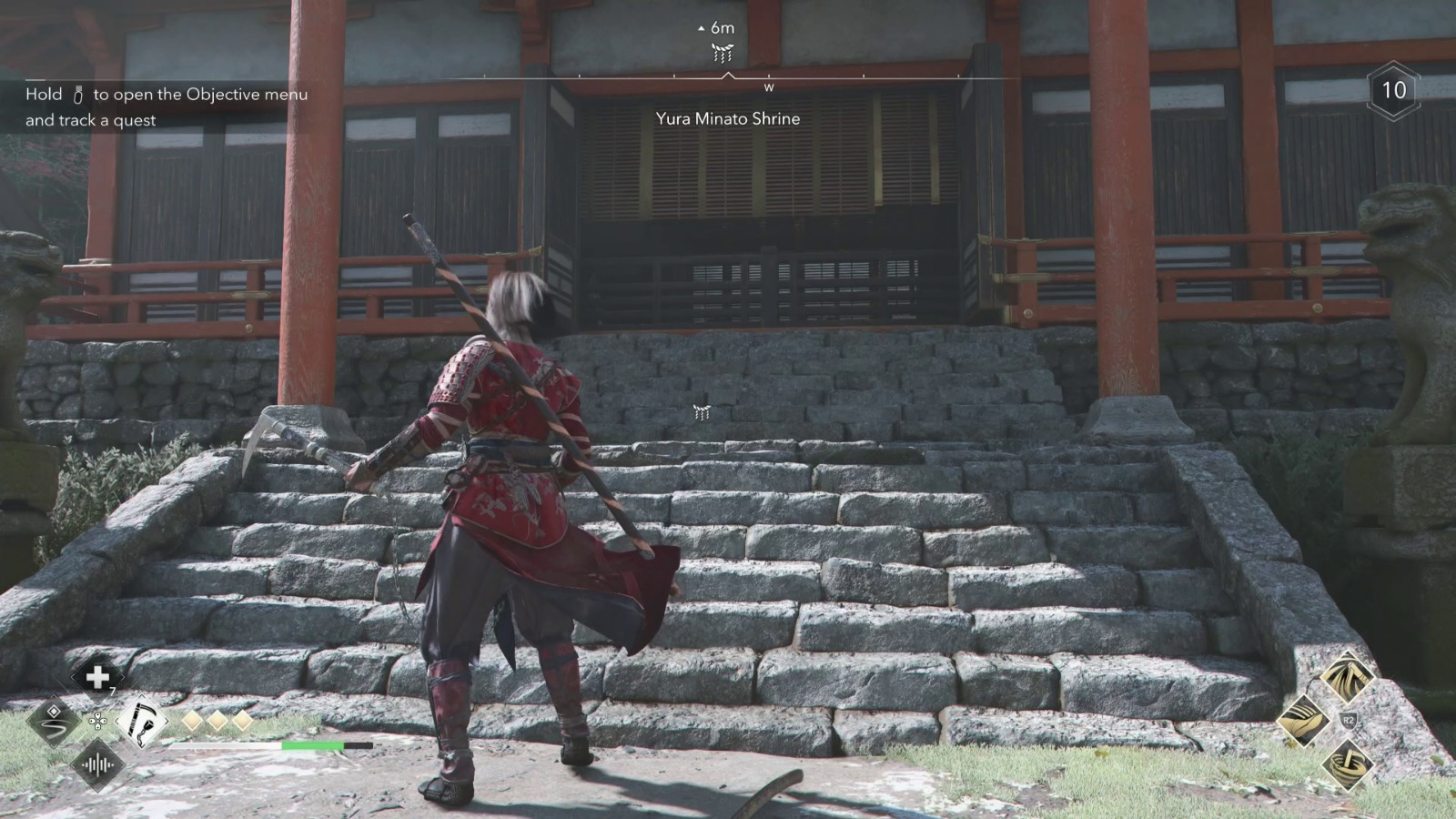The width and height of the screenshot is (1456, 819).
Task: Click the green health bar
Action: point(313,746)
